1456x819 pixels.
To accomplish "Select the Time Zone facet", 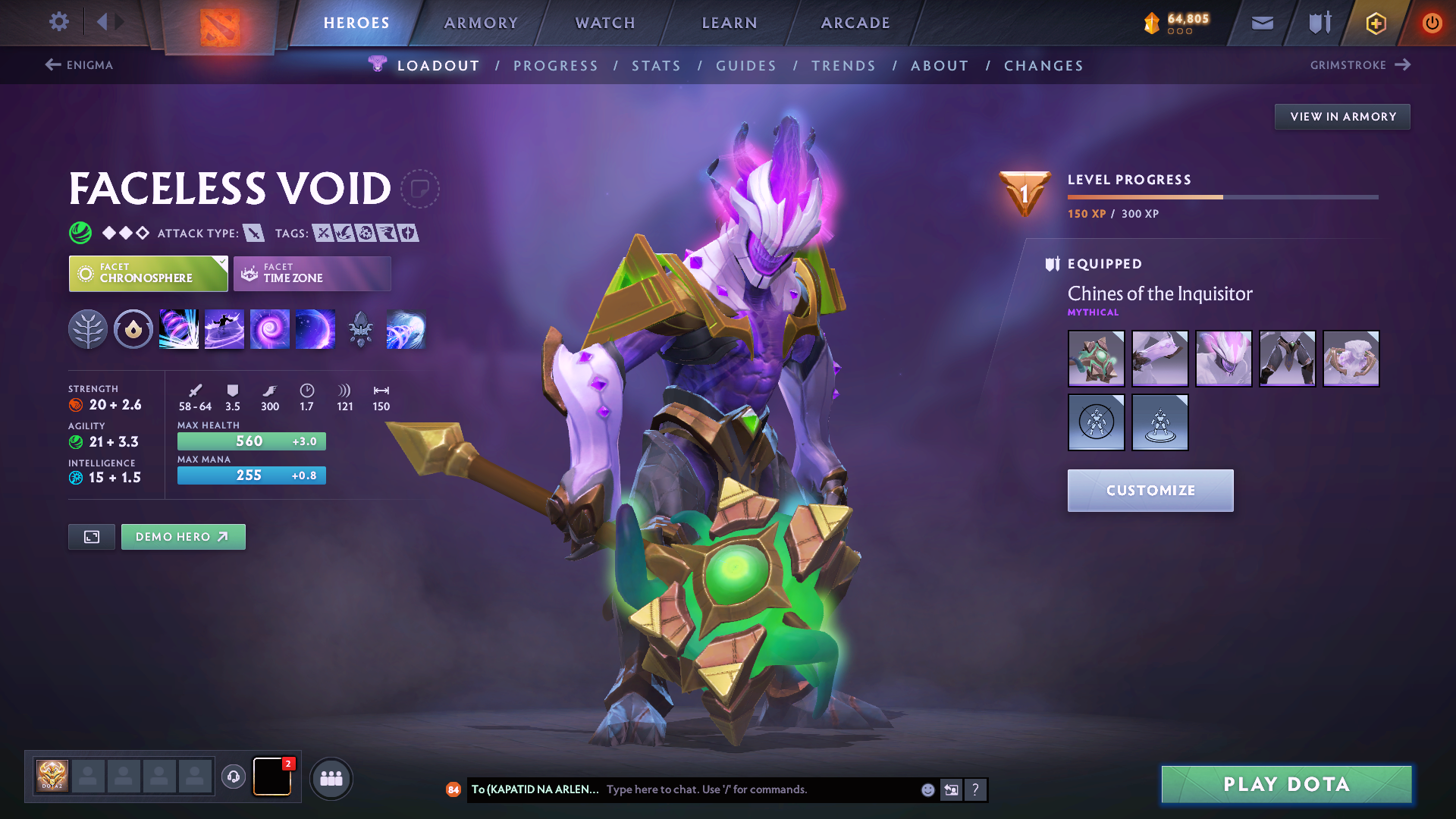I will (x=311, y=273).
